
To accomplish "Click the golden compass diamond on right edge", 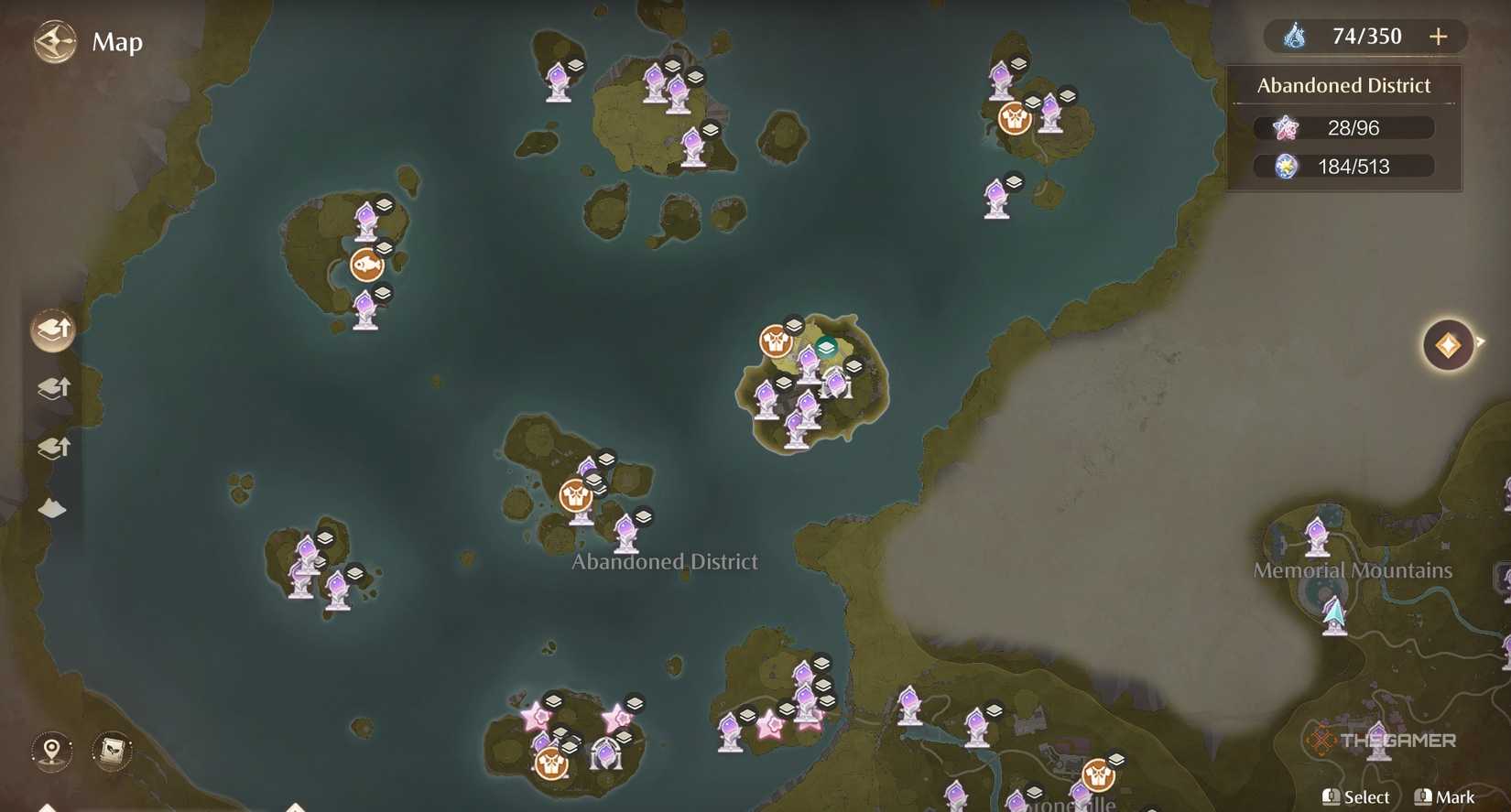I will coord(1450,343).
